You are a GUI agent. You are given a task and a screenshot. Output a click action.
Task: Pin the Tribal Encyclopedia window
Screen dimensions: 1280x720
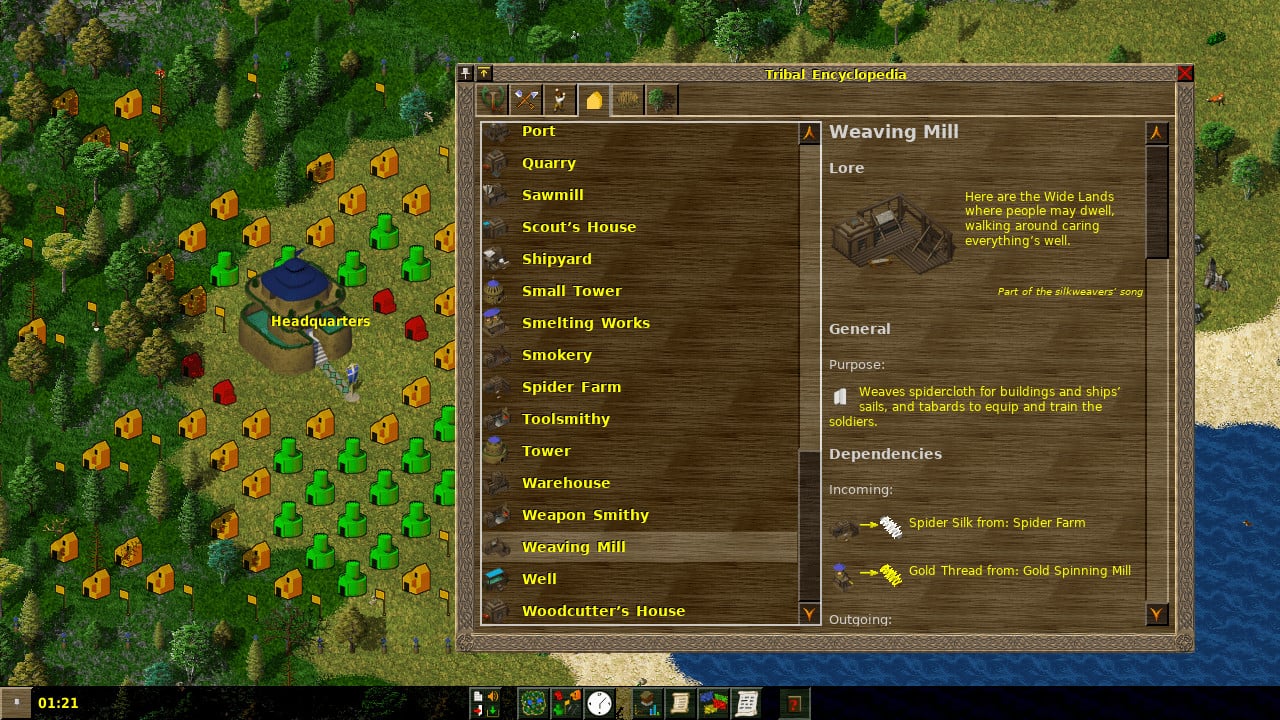[465, 72]
